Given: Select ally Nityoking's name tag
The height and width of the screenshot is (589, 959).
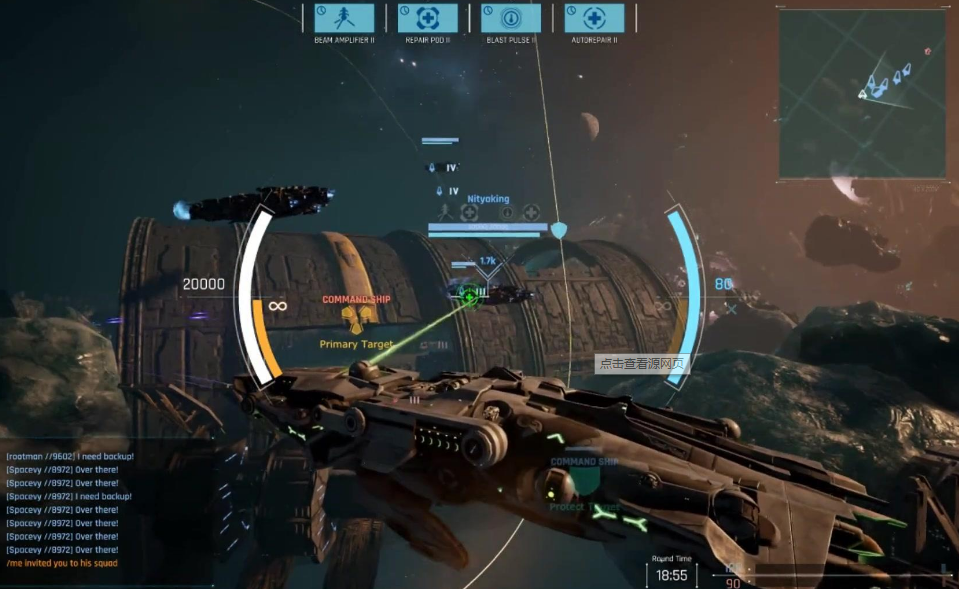Looking at the screenshot, I should 488,199.
